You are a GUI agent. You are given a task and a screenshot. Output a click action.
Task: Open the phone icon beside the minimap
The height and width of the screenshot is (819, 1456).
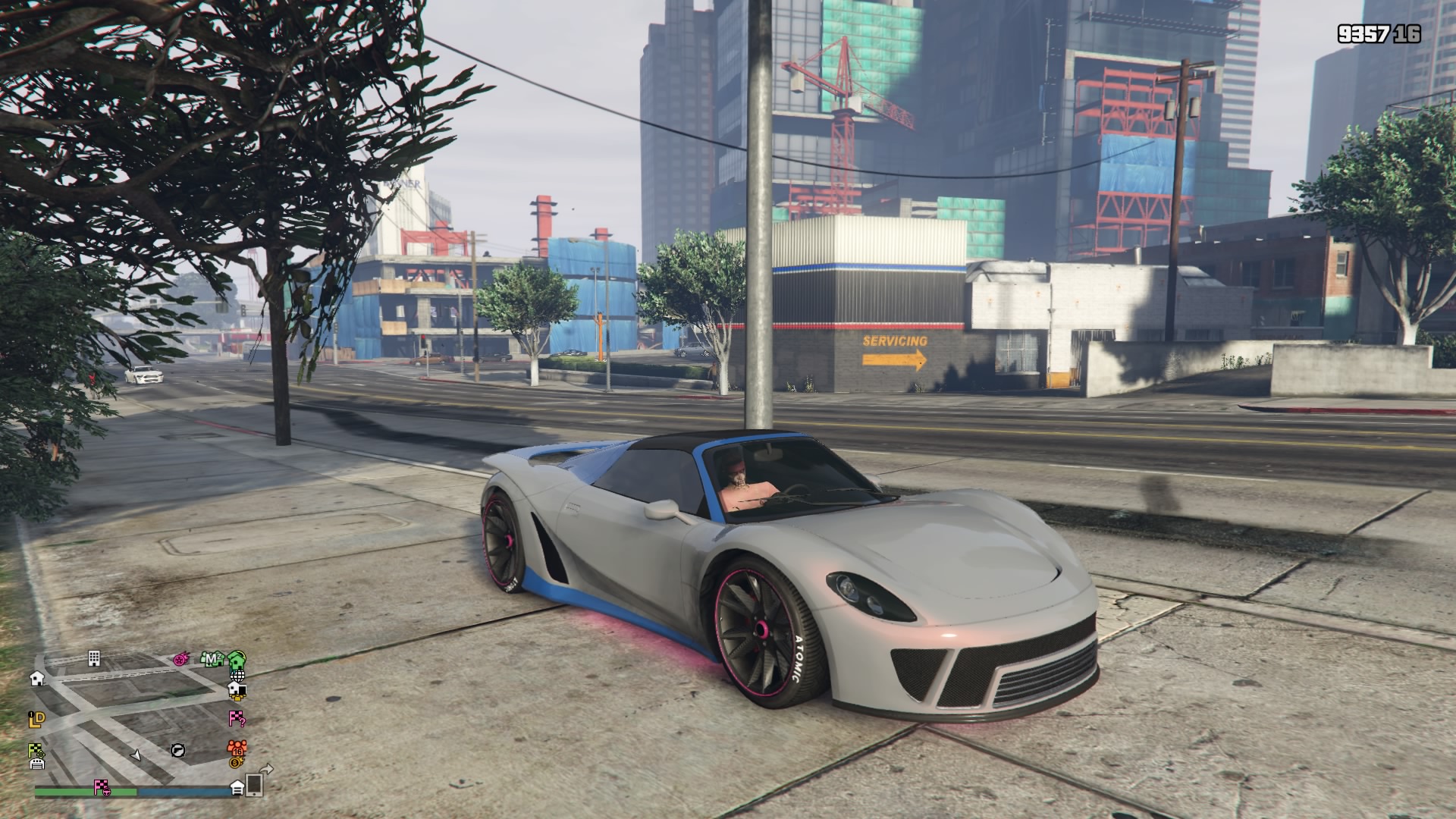coord(254,785)
